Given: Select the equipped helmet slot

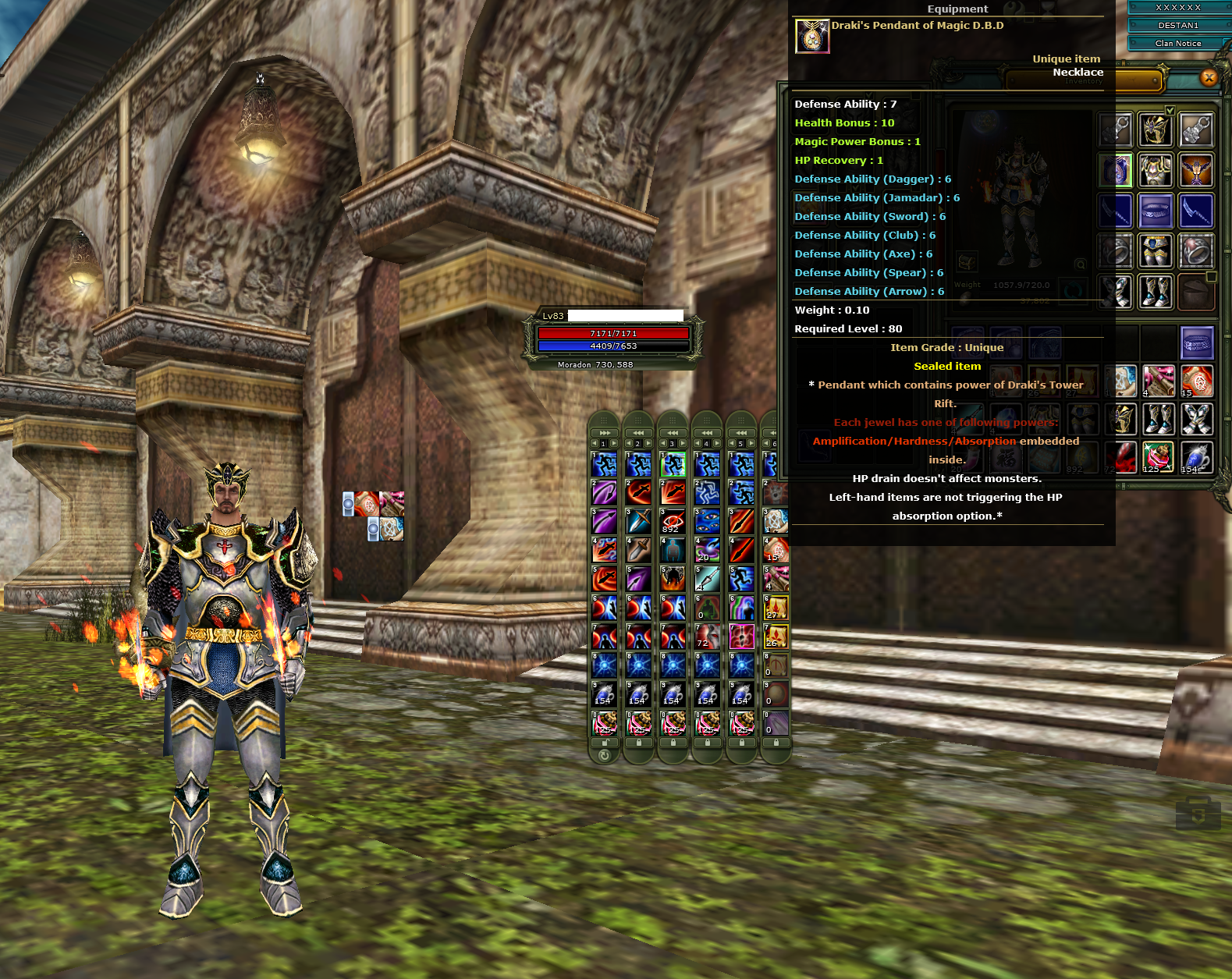Looking at the screenshot, I should [1155, 129].
